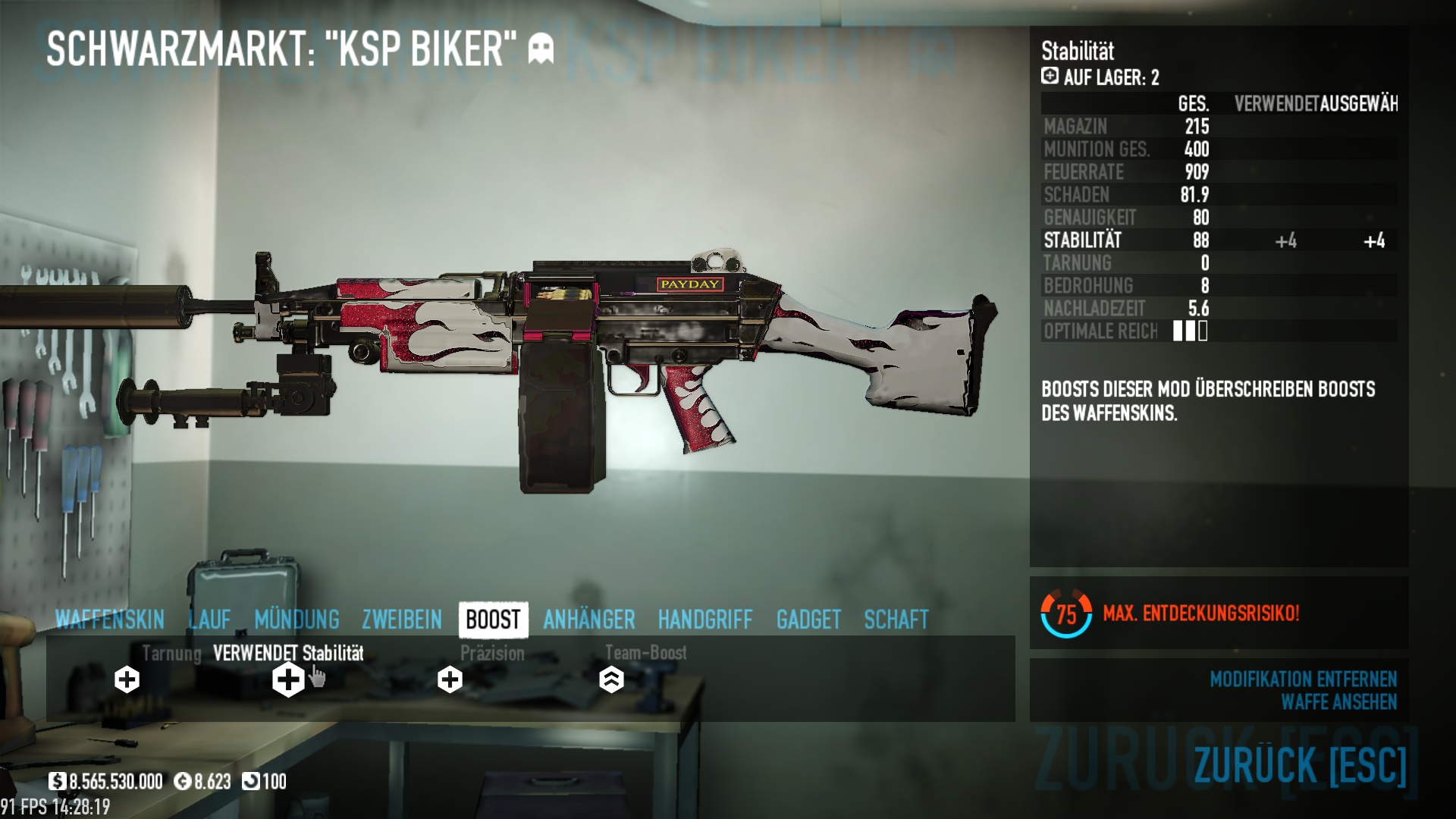This screenshot has height=819, width=1456.
Task: Open the Lauf category
Action: click(209, 620)
